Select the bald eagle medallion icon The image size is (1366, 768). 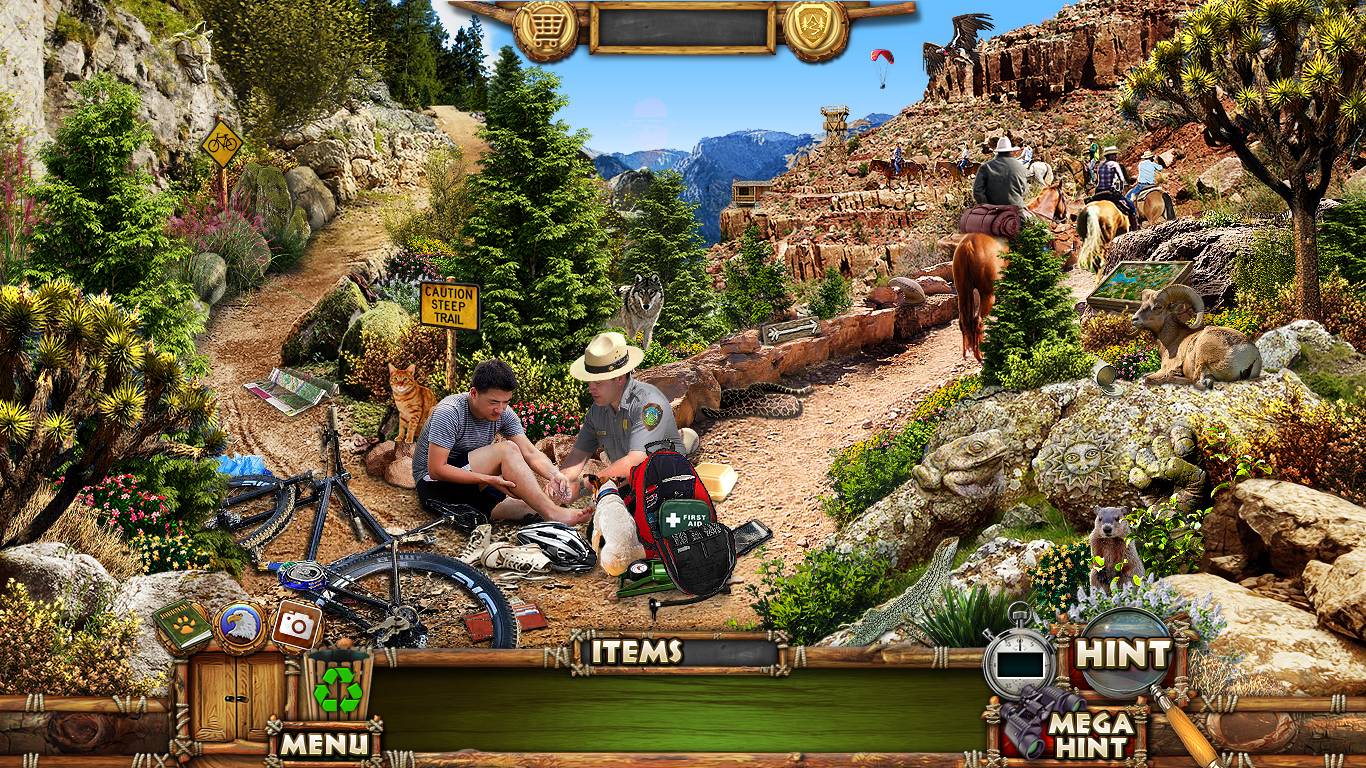tap(240, 626)
